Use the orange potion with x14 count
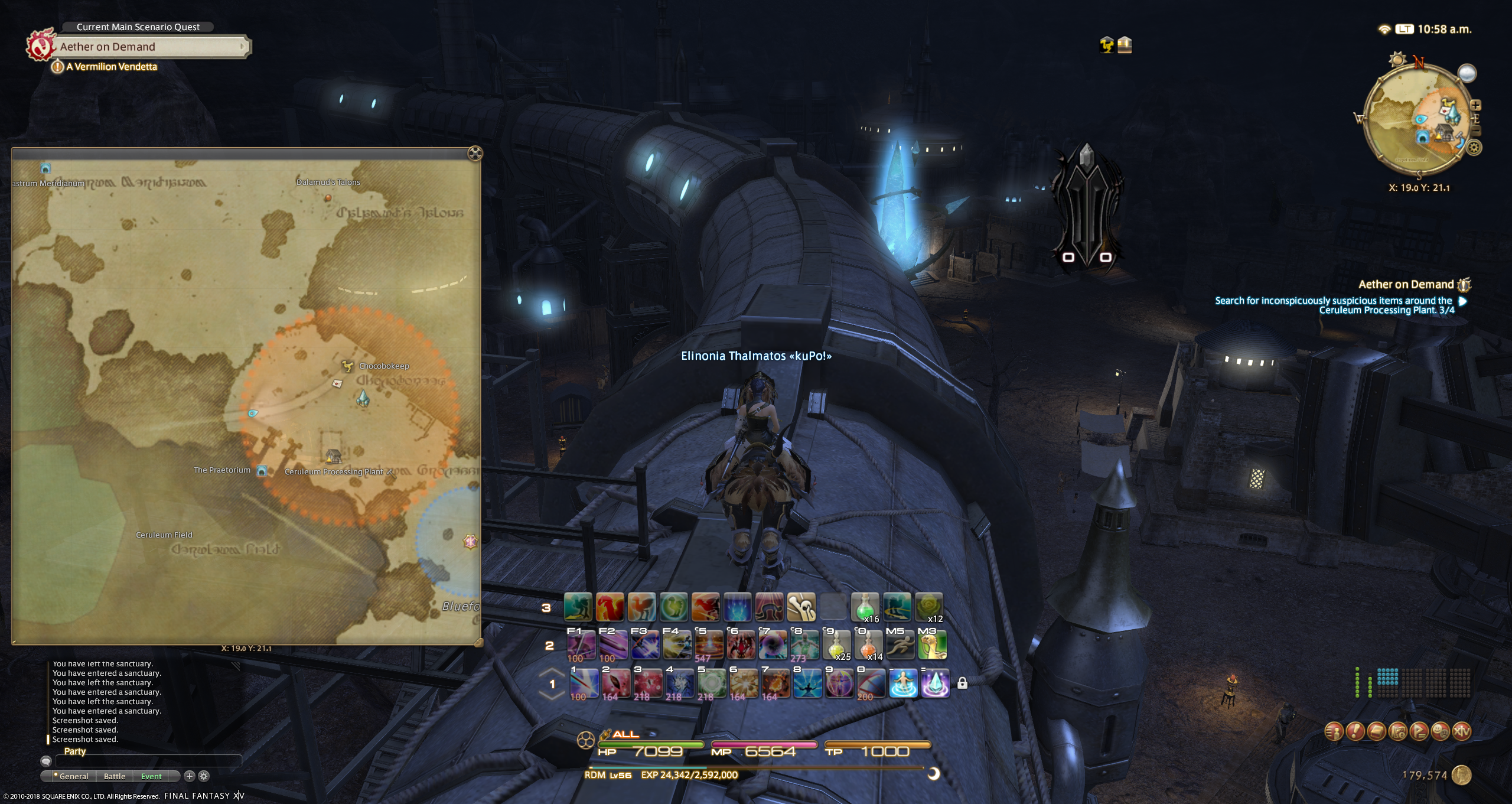The width and height of the screenshot is (1512, 804). (x=868, y=644)
